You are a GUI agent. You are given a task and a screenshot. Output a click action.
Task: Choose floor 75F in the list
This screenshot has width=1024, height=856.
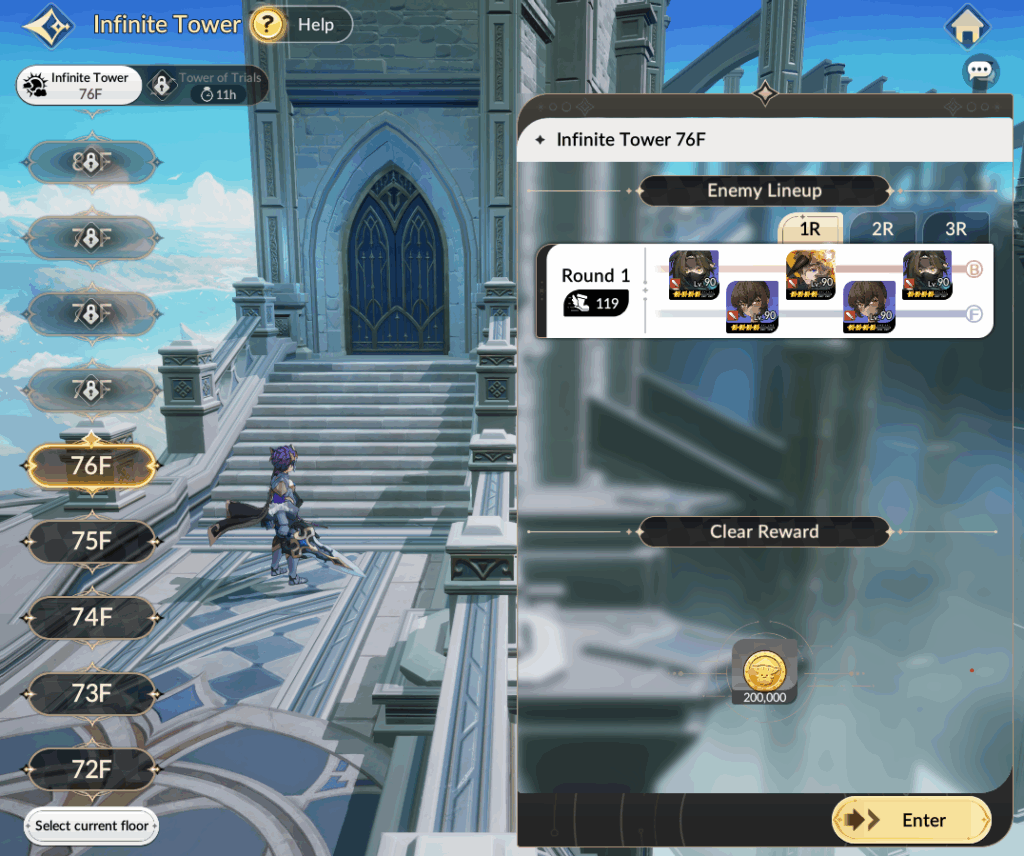click(92, 542)
